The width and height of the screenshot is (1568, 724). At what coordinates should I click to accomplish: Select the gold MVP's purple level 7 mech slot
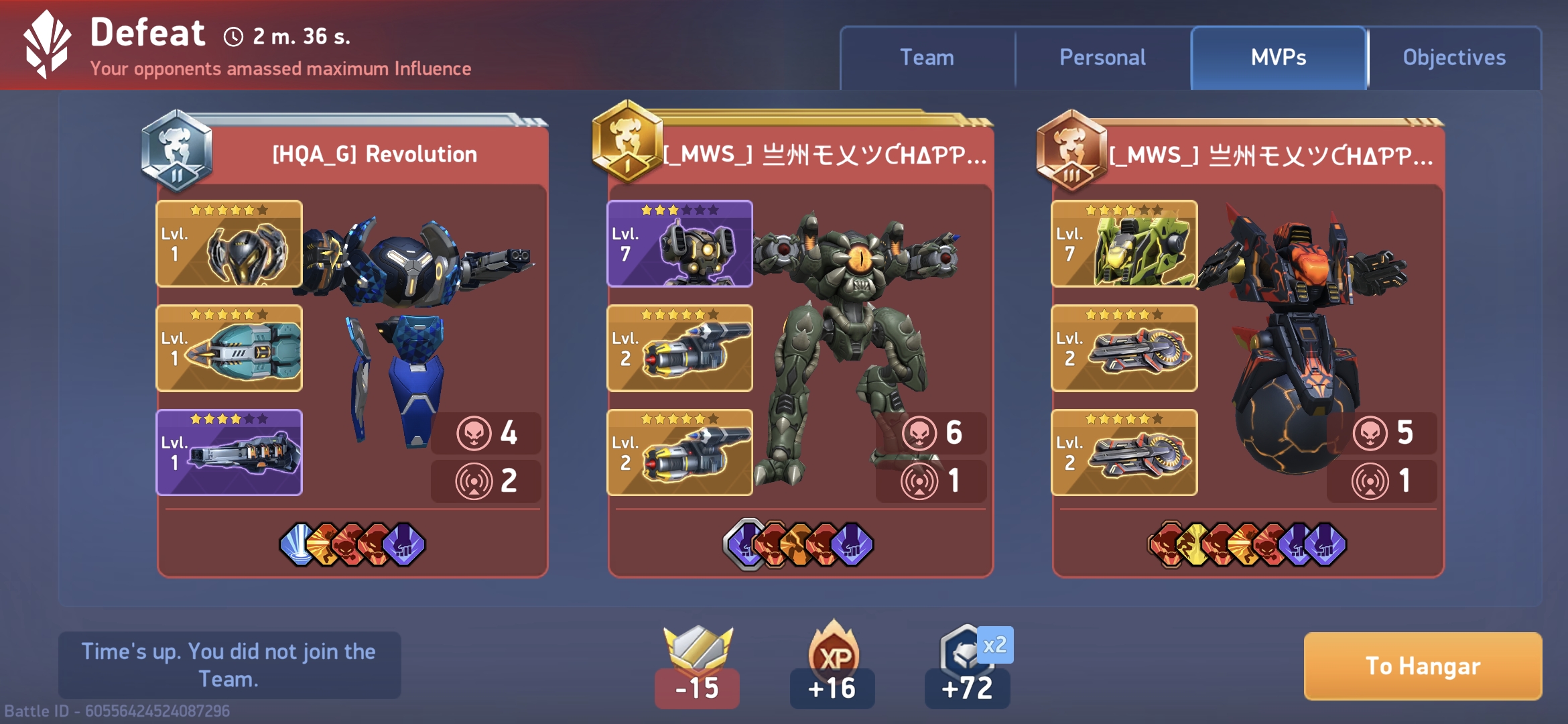(x=679, y=244)
